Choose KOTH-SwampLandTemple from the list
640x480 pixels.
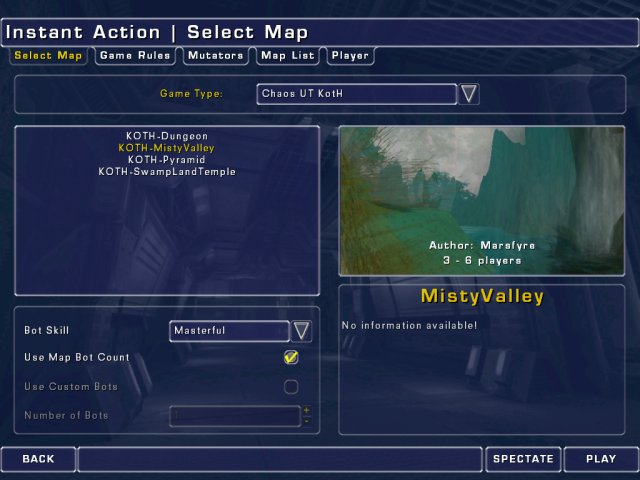pyautogui.click(x=167, y=172)
